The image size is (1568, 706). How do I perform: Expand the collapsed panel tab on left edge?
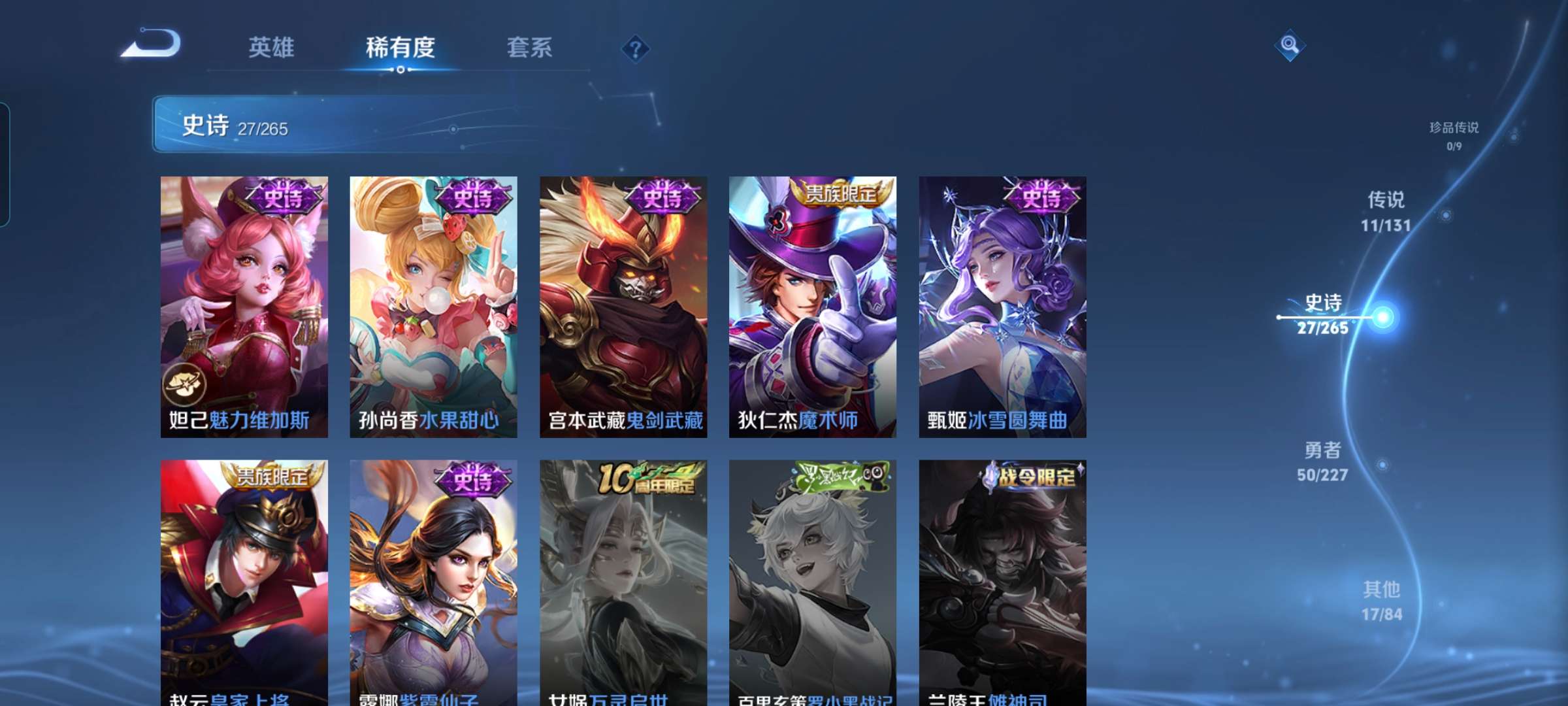pyautogui.click(x=6, y=163)
